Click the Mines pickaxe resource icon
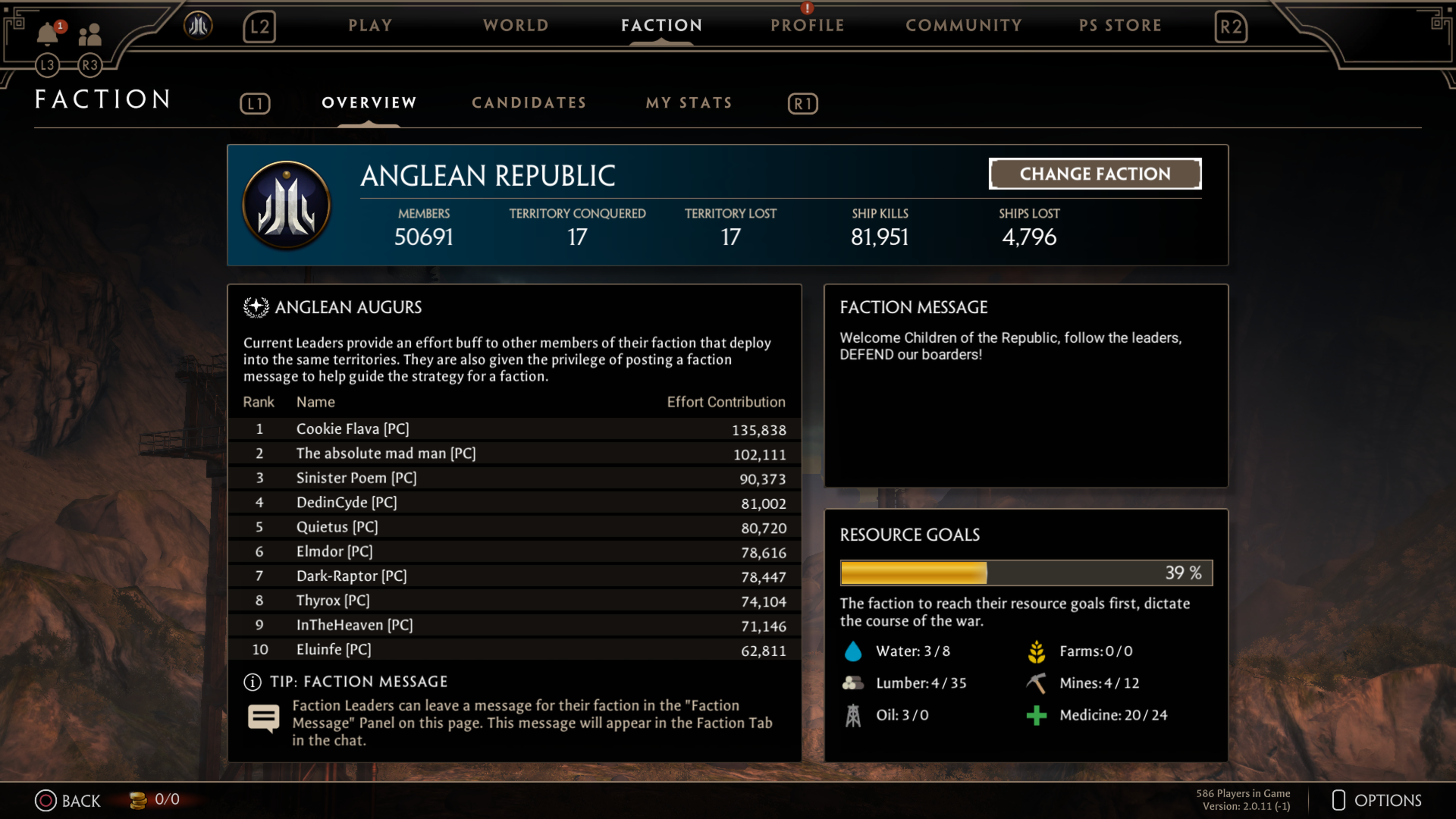This screenshot has width=1456, height=819. coord(1037,682)
